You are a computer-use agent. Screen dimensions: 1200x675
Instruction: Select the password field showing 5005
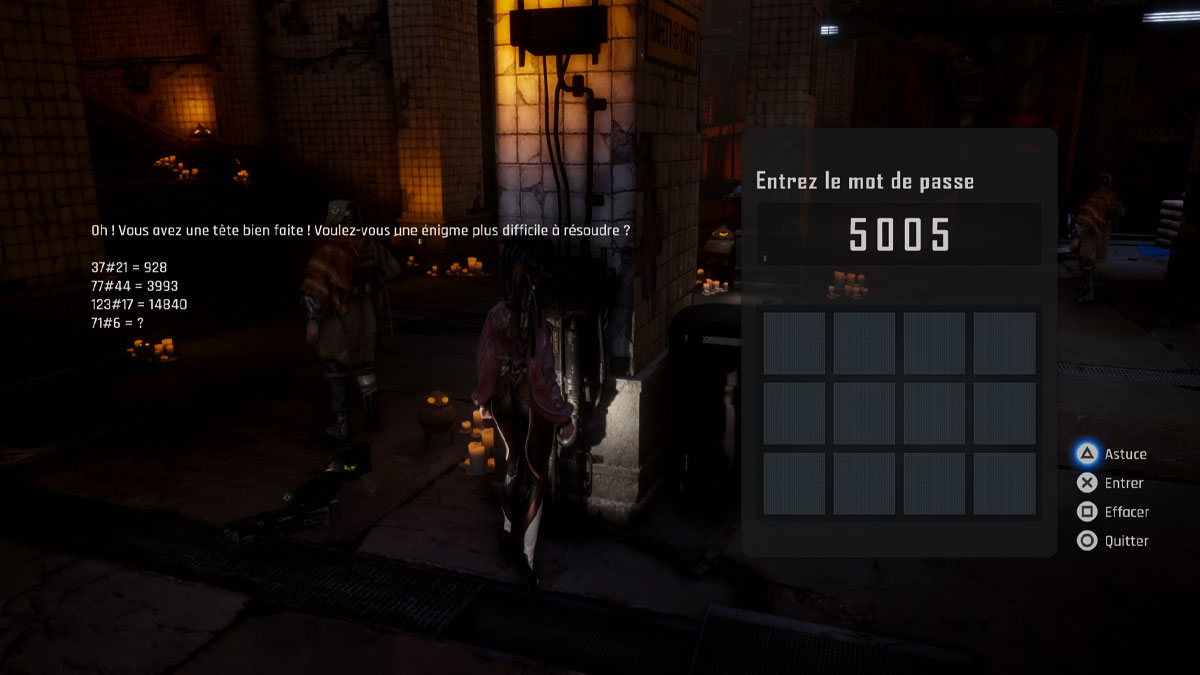tap(899, 235)
